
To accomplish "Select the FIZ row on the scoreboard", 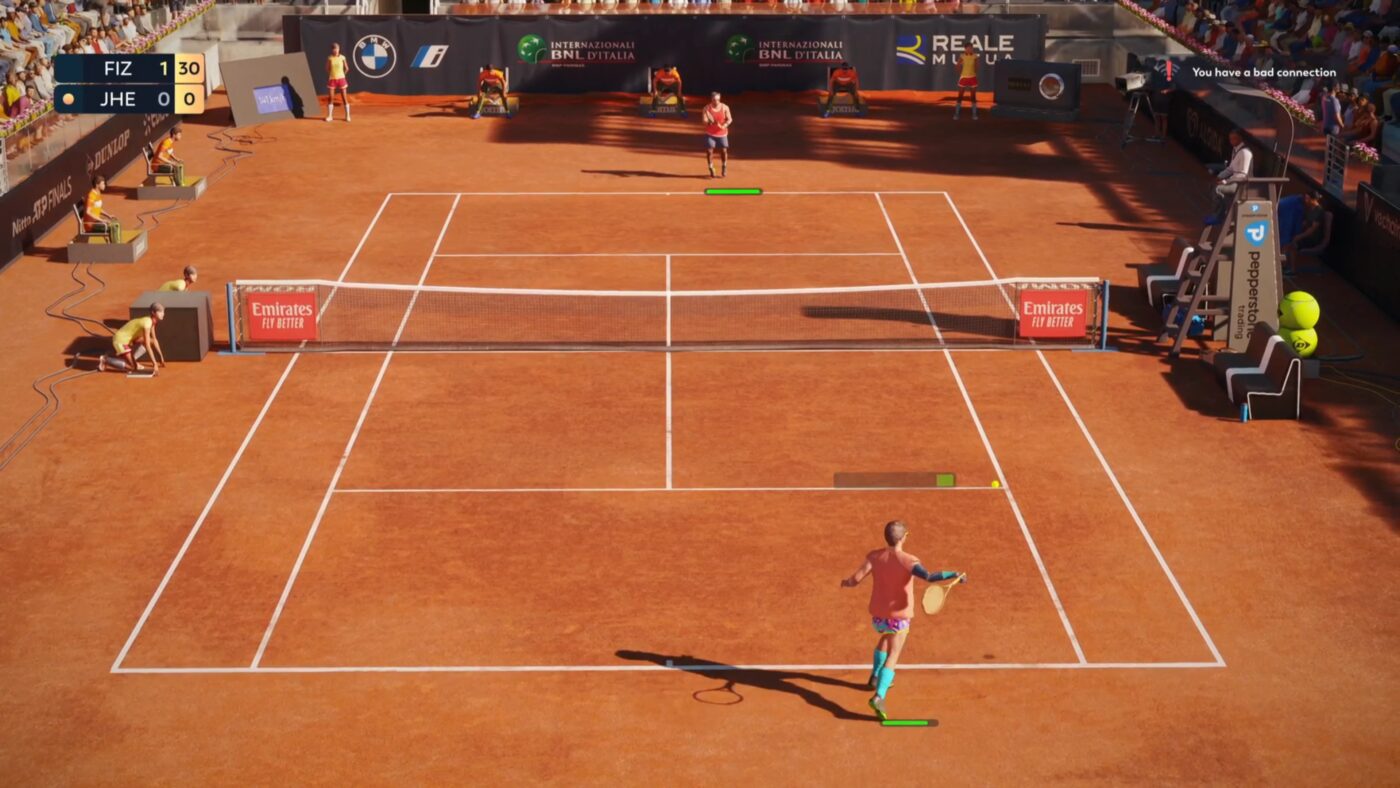I will 120,70.
